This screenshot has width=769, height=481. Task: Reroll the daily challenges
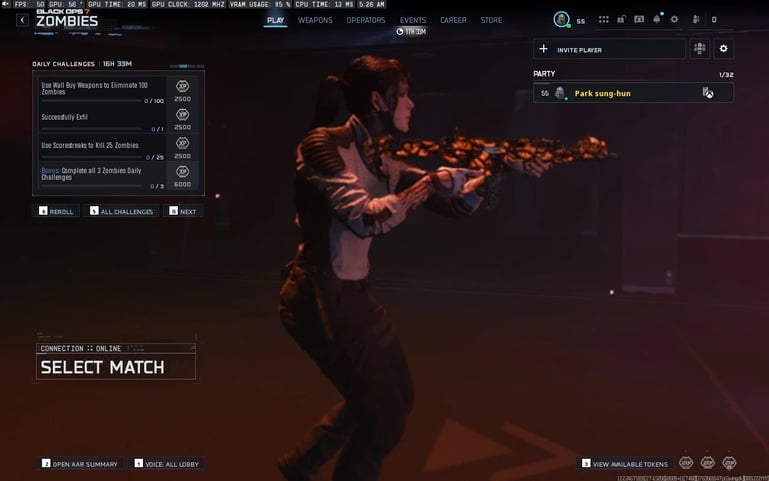coord(57,211)
